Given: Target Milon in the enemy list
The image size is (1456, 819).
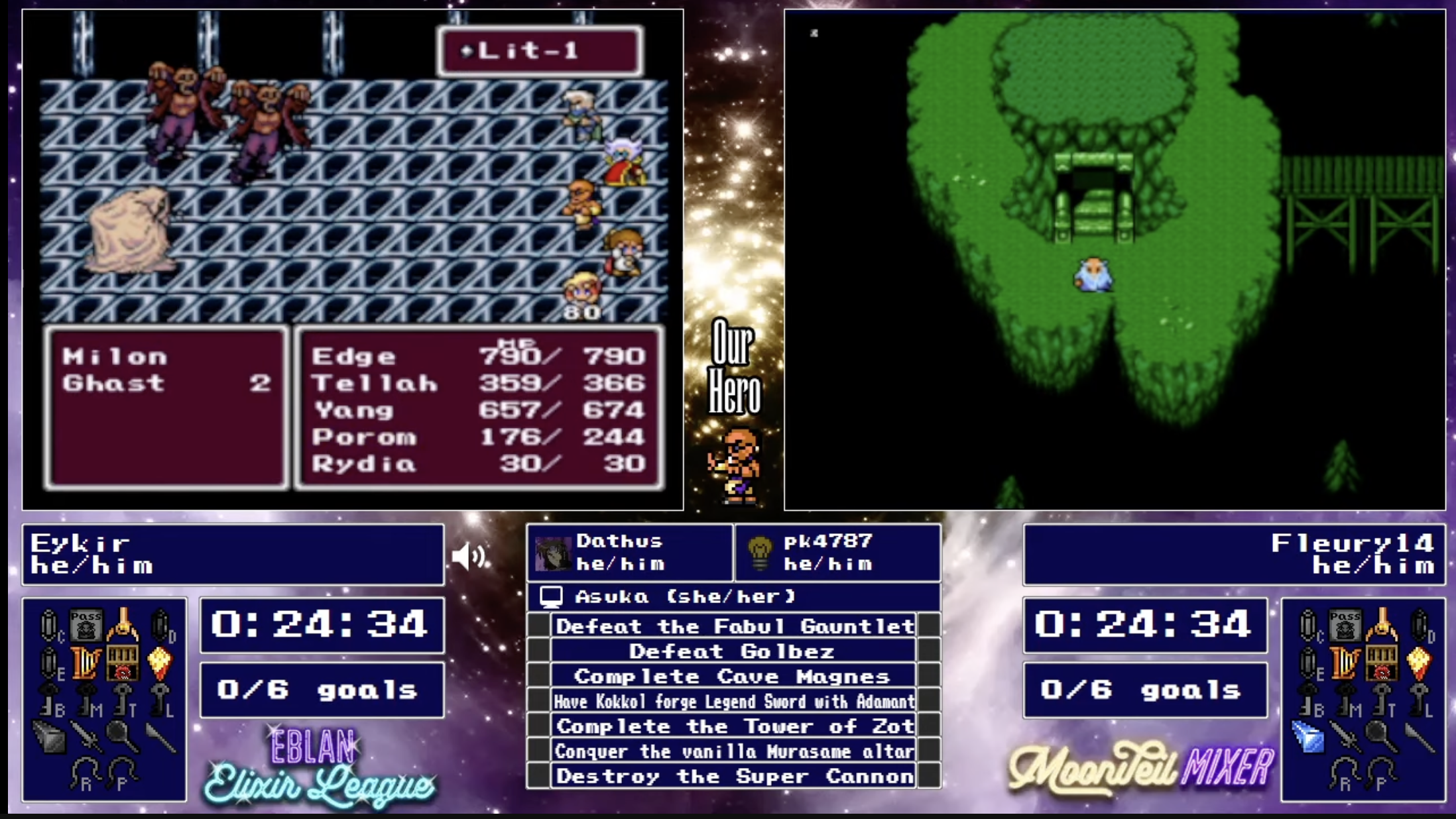Looking at the screenshot, I should tap(115, 356).
